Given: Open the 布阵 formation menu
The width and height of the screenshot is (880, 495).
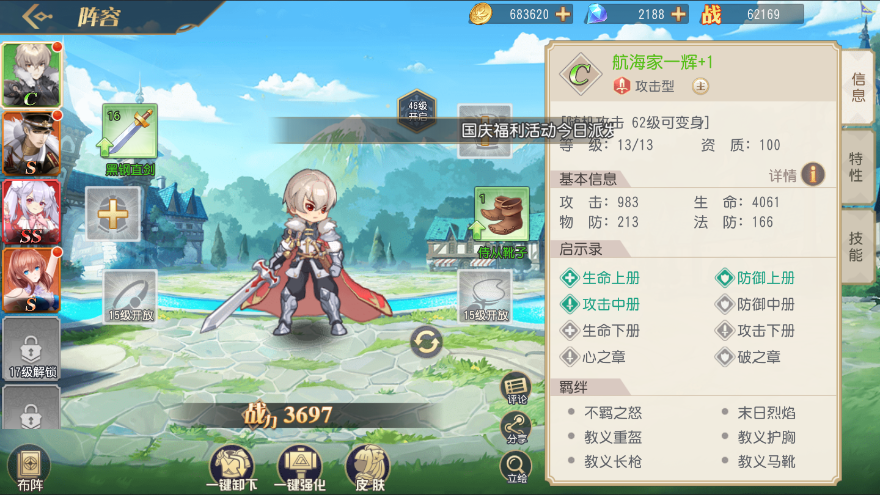Looking at the screenshot, I should pyautogui.click(x=29, y=467).
